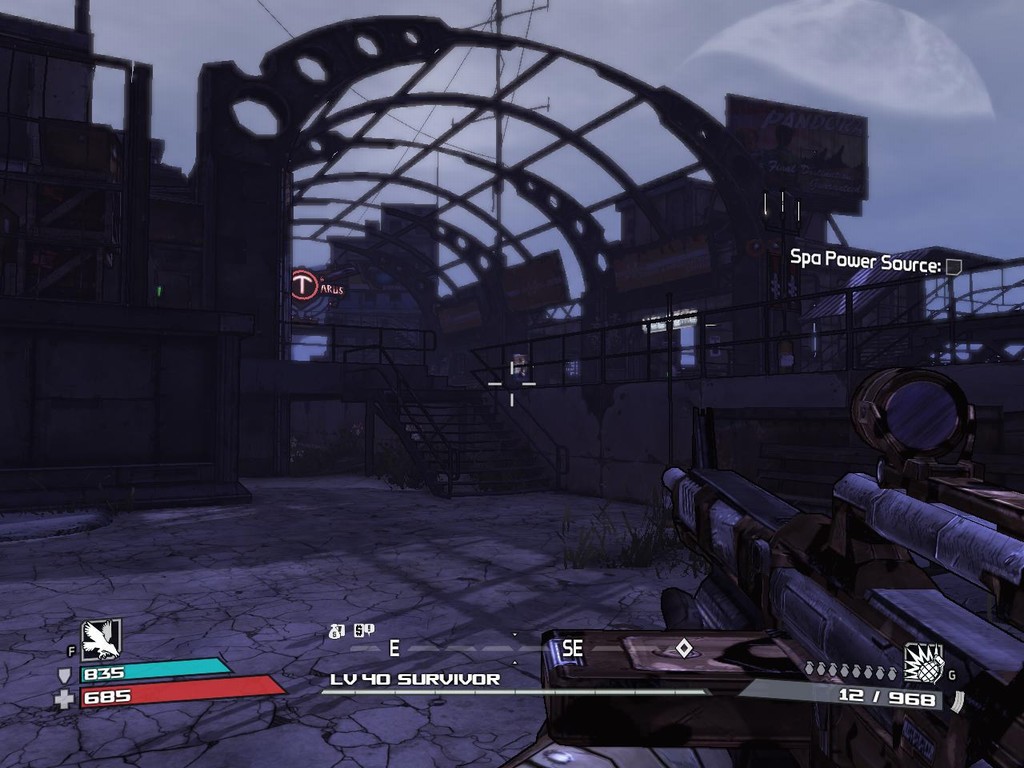Activate the Bloodwing action skill icon
The height and width of the screenshot is (768, 1024).
click(x=101, y=639)
